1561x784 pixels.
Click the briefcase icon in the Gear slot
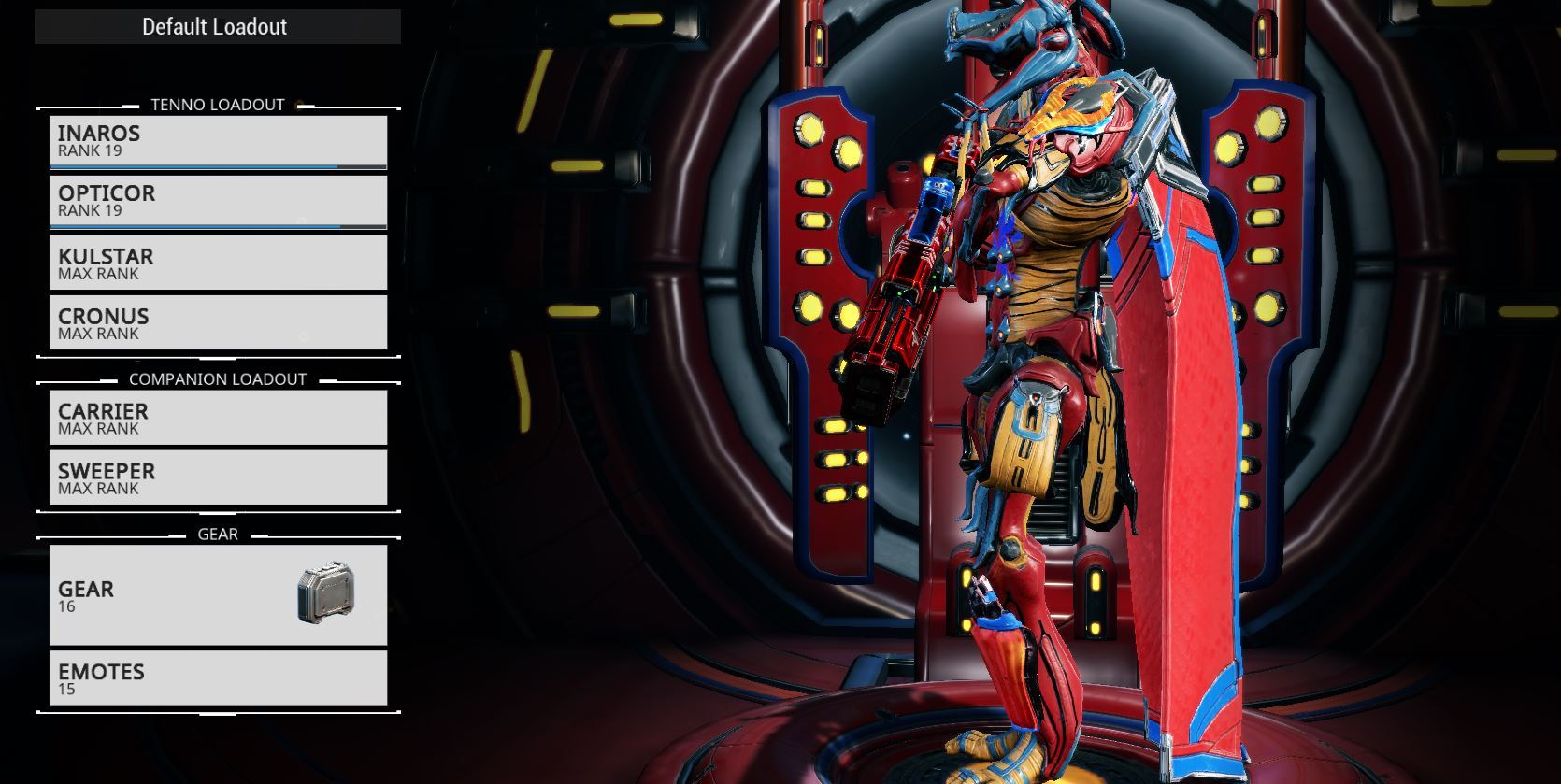[x=325, y=596]
